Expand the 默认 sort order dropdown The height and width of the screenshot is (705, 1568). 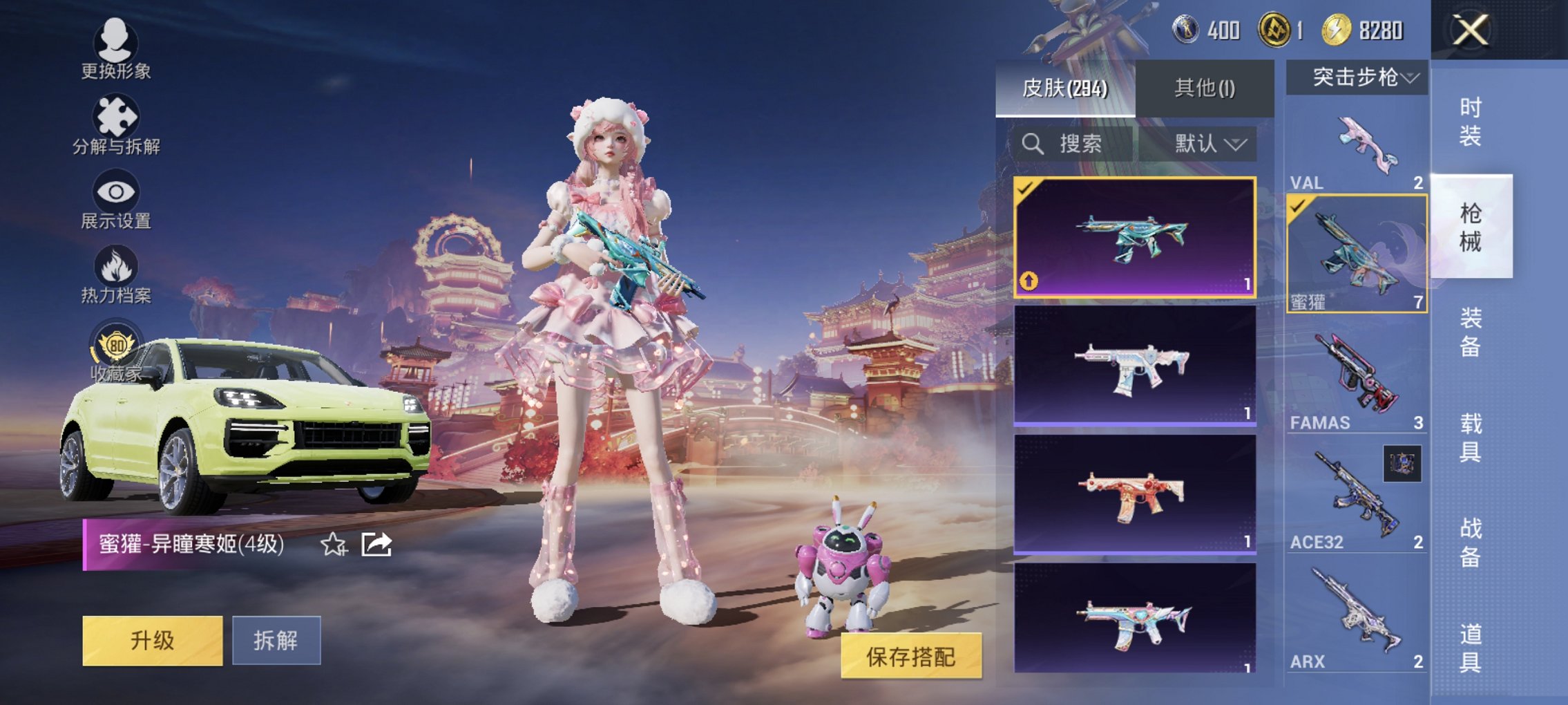pyautogui.click(x=1210, y=144)
